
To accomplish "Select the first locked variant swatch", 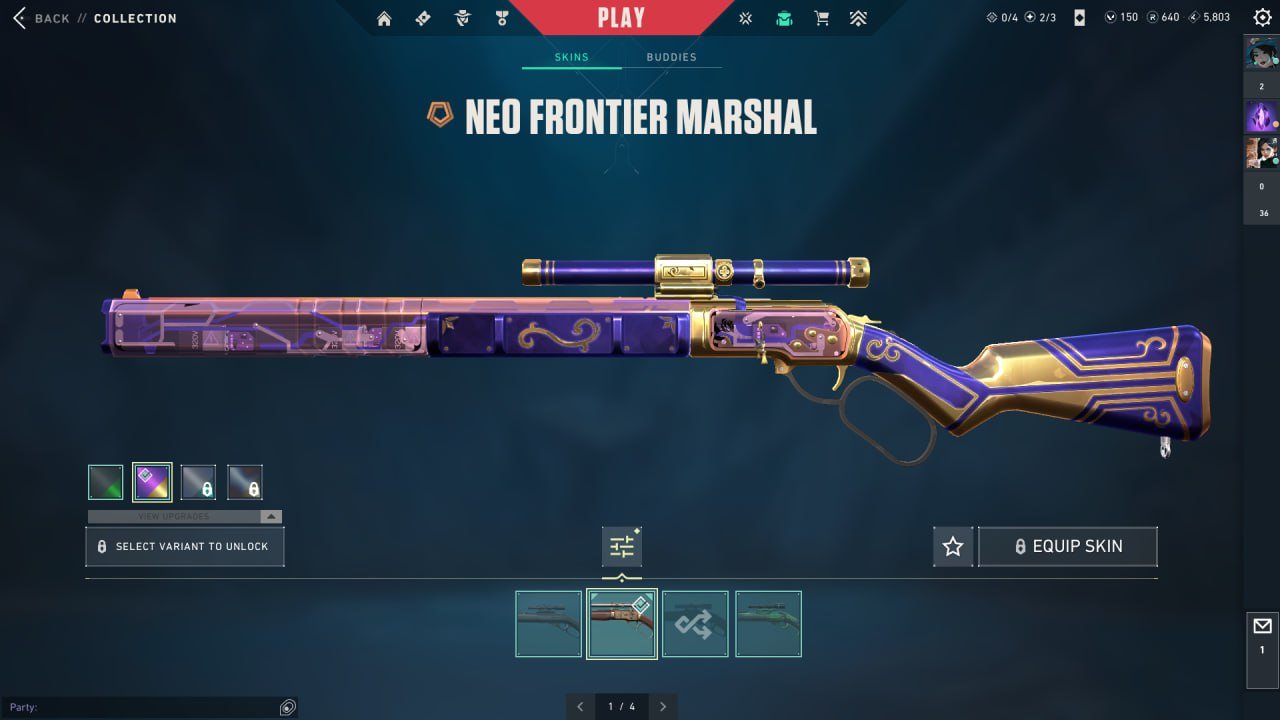I will (199, 481).
